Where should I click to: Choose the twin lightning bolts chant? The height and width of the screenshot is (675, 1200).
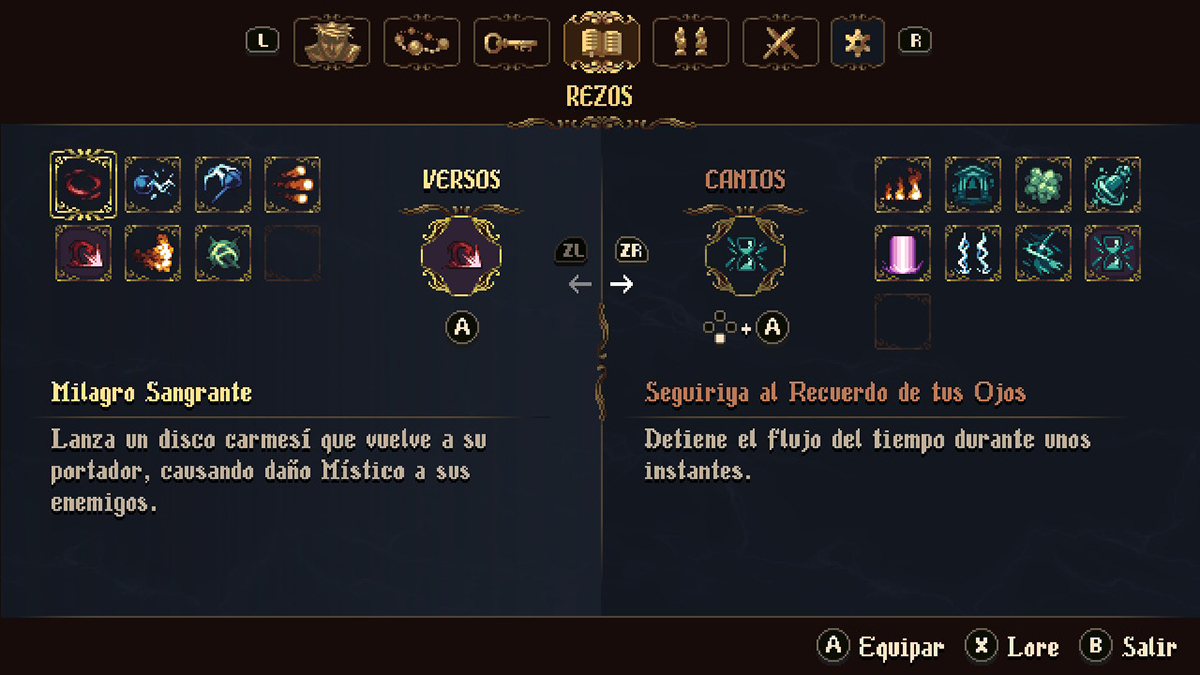click(973, 252)
